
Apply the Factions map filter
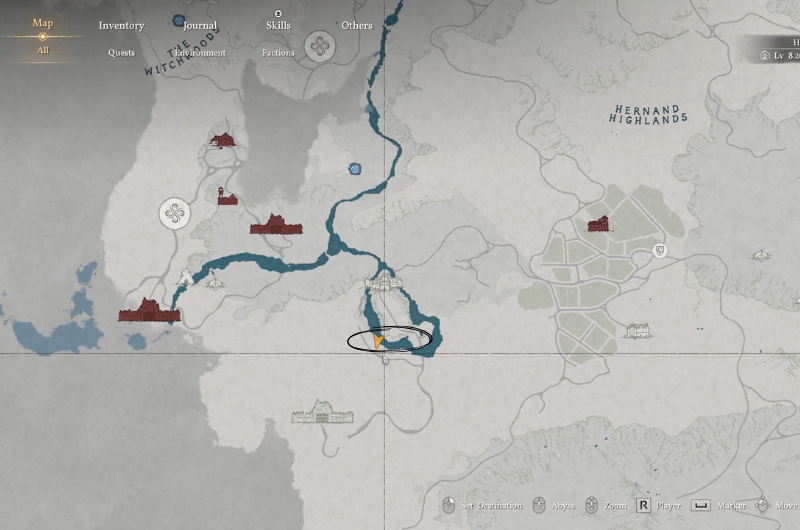click(x=279, y=52)
